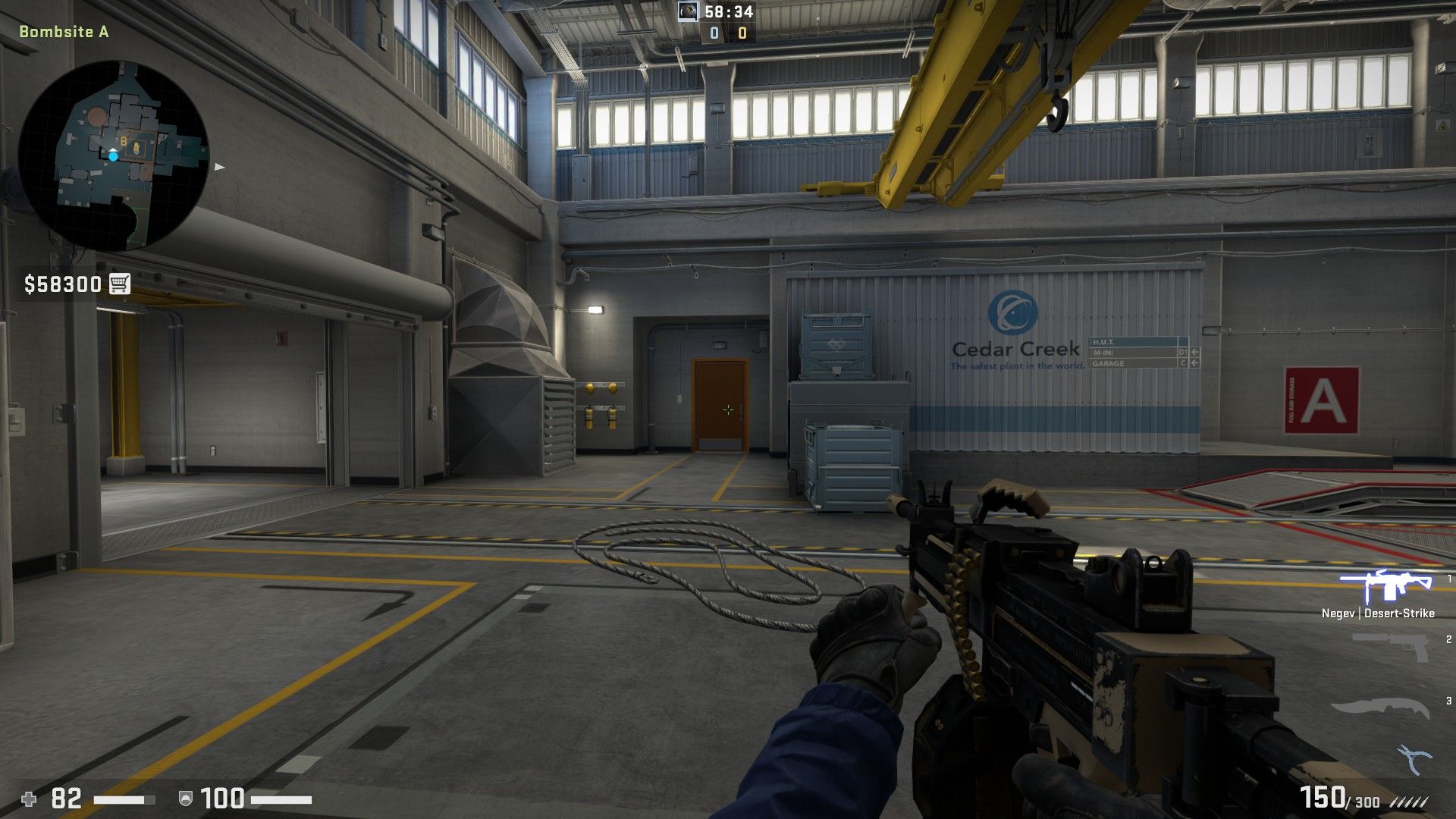Click the armor shield icon

[186, 799]
